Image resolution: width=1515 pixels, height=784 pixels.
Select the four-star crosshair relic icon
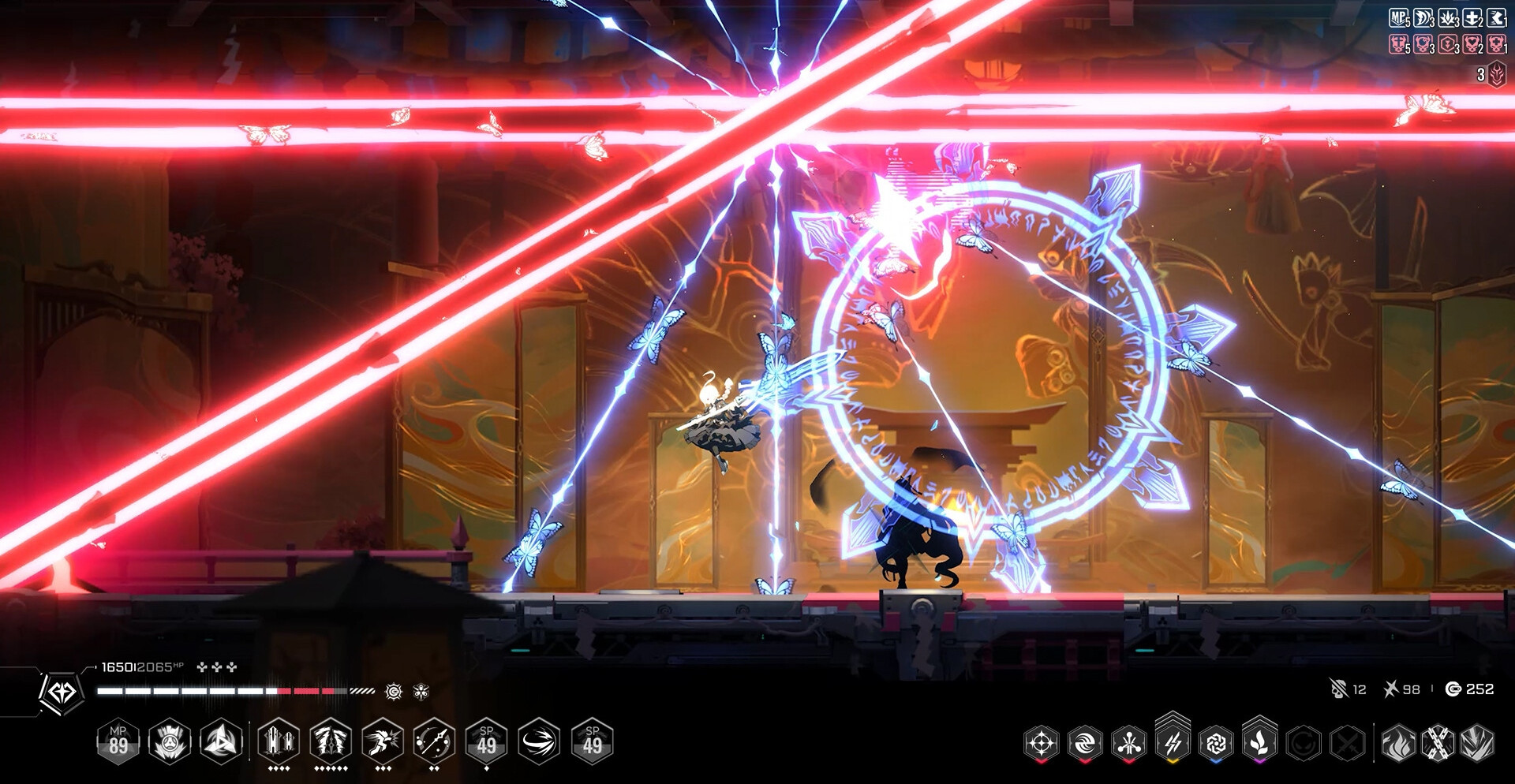click(x=1041, y=743)
